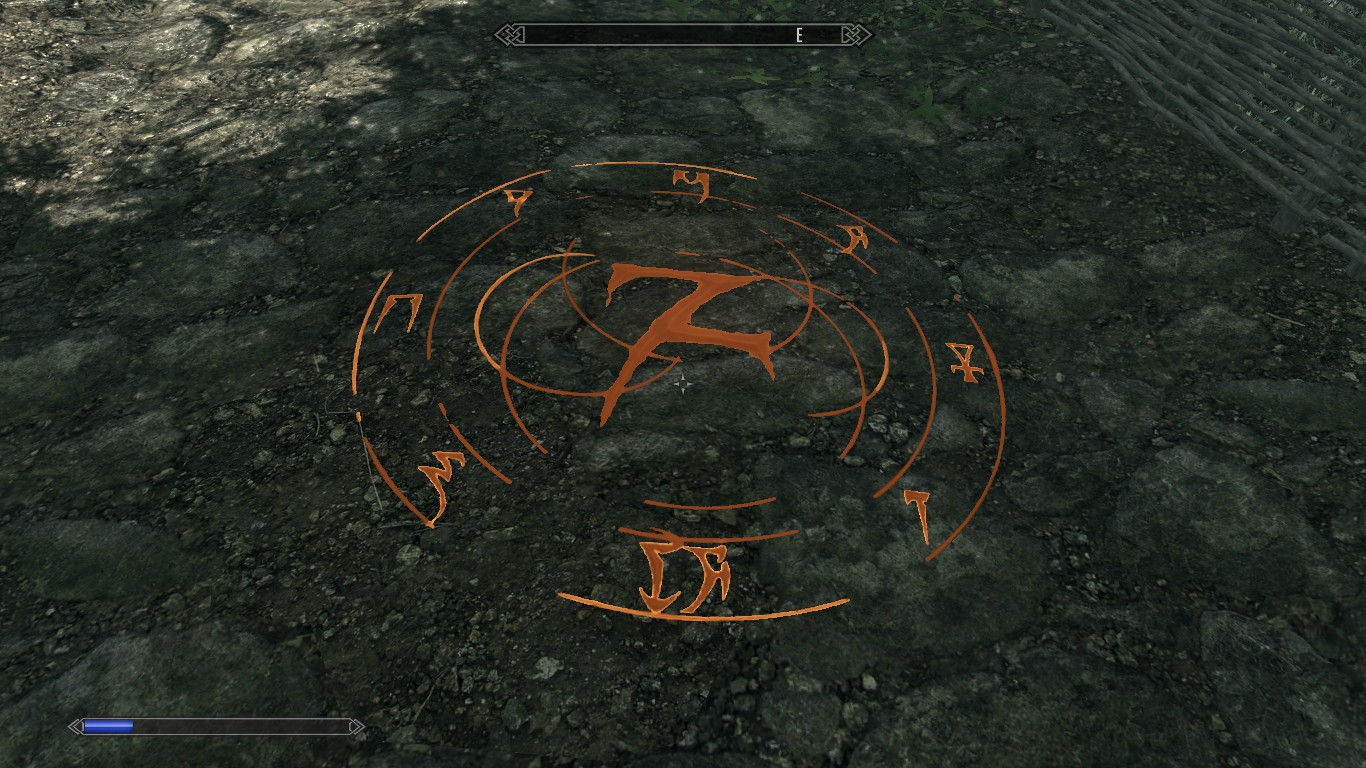Viewport: 1366px width, 768px height.
Task: Click the E marker on the compass
Action: point(797,36)
